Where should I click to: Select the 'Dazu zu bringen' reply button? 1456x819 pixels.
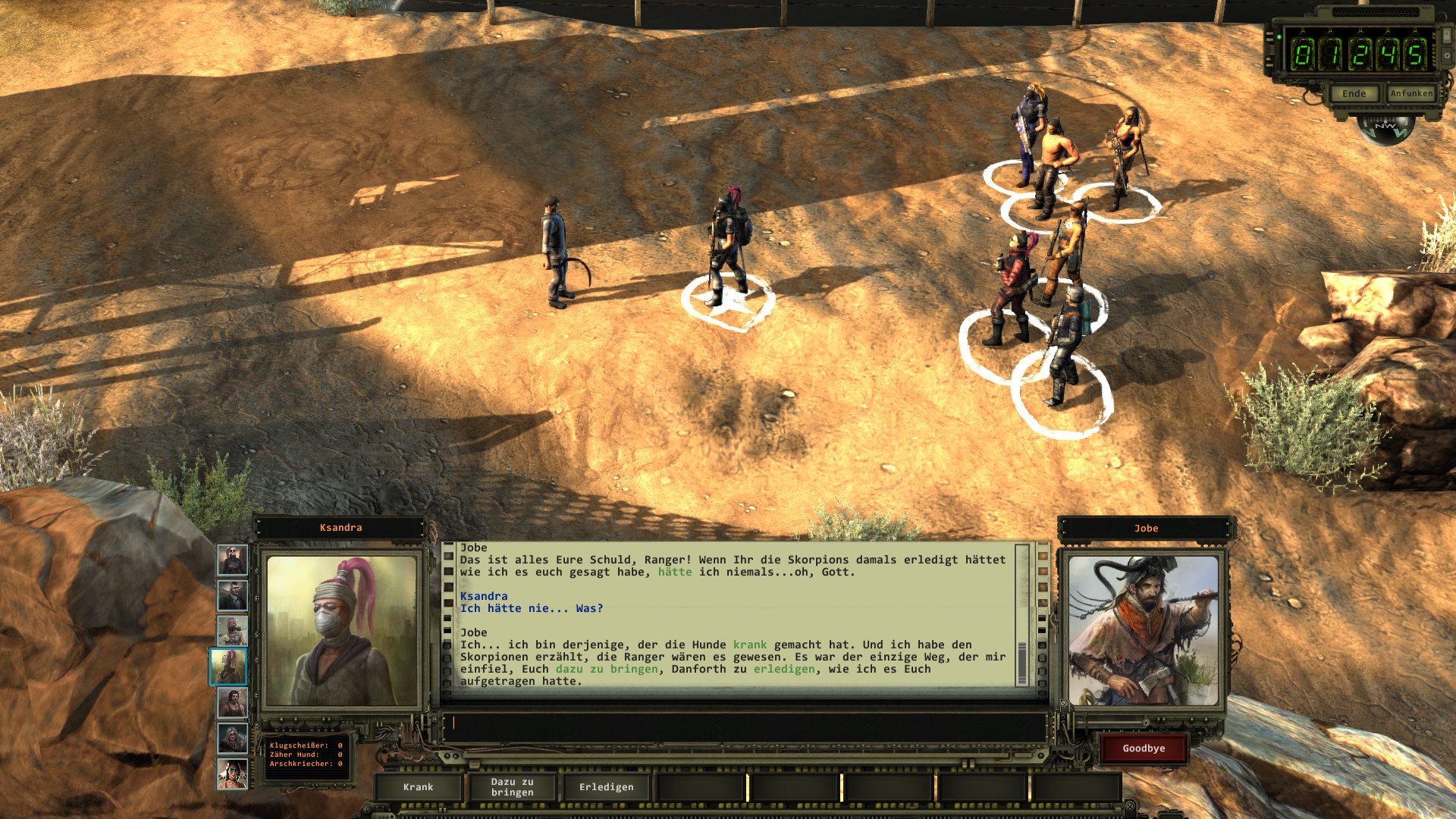tap(512, 787)
